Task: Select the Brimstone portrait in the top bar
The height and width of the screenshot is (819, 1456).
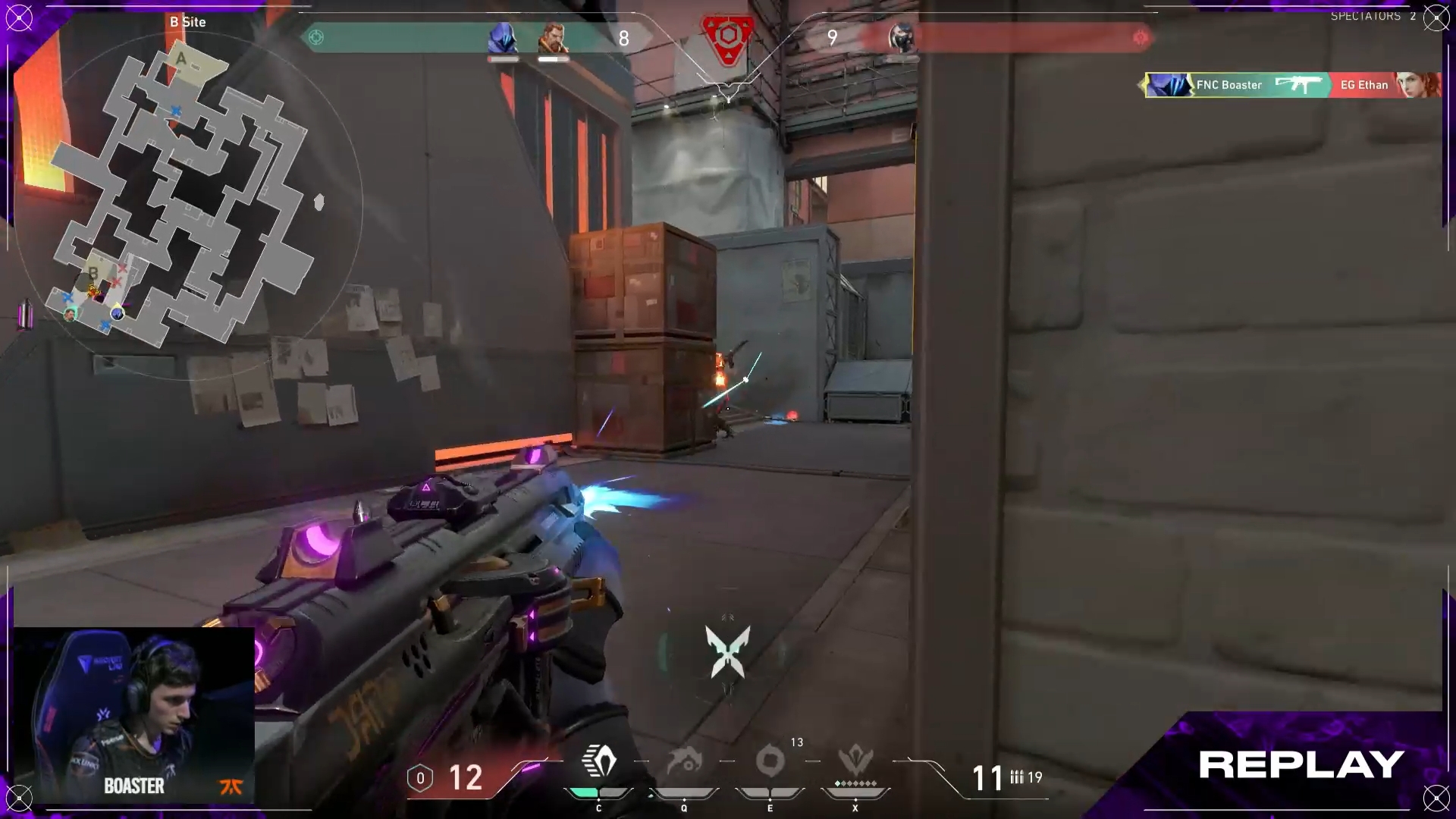Action: coord(553,38)
